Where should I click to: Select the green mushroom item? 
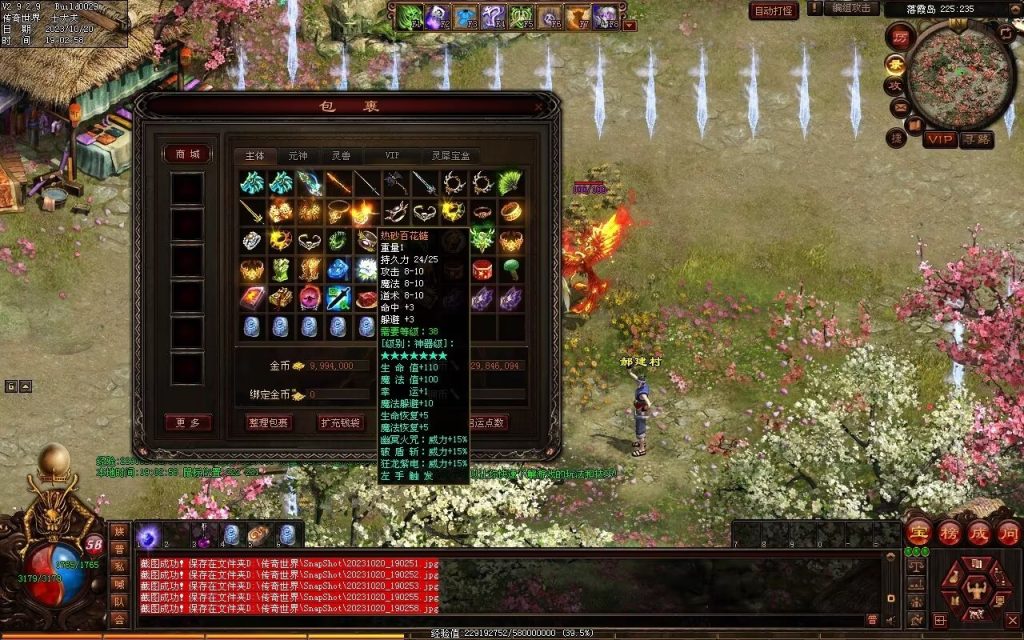coord(511,269)
